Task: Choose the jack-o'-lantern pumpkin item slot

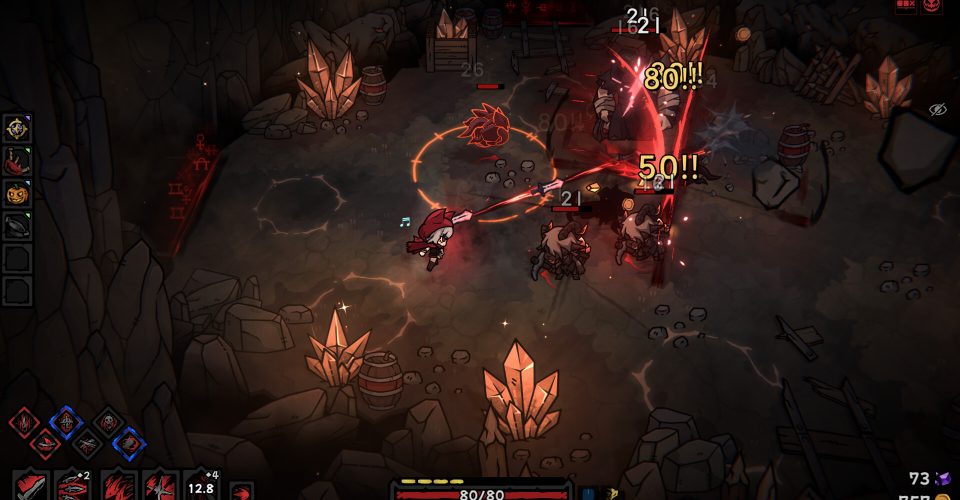Action: tap(18, 193)
